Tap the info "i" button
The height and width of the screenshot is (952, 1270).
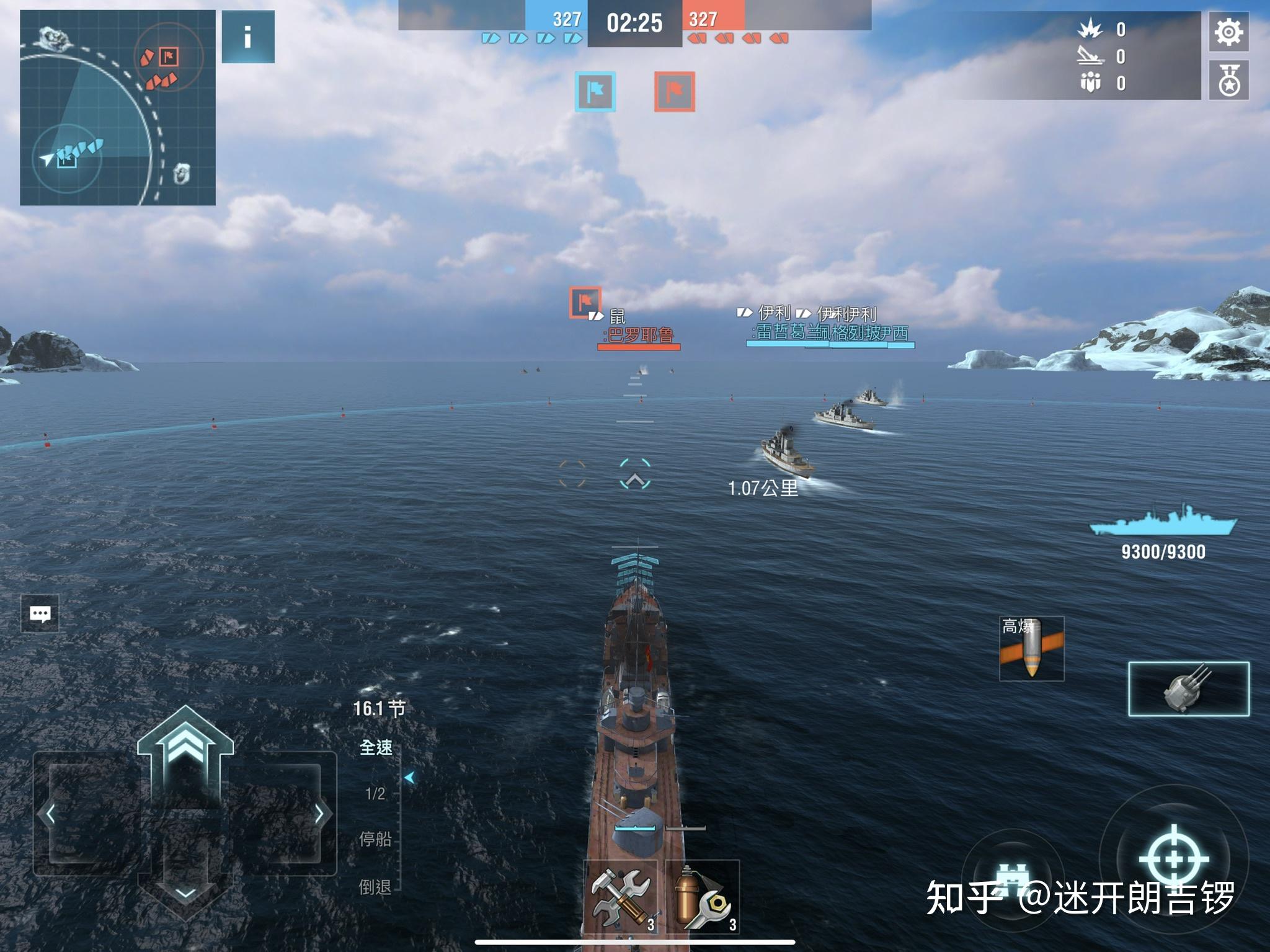click(x=248, y=37)
